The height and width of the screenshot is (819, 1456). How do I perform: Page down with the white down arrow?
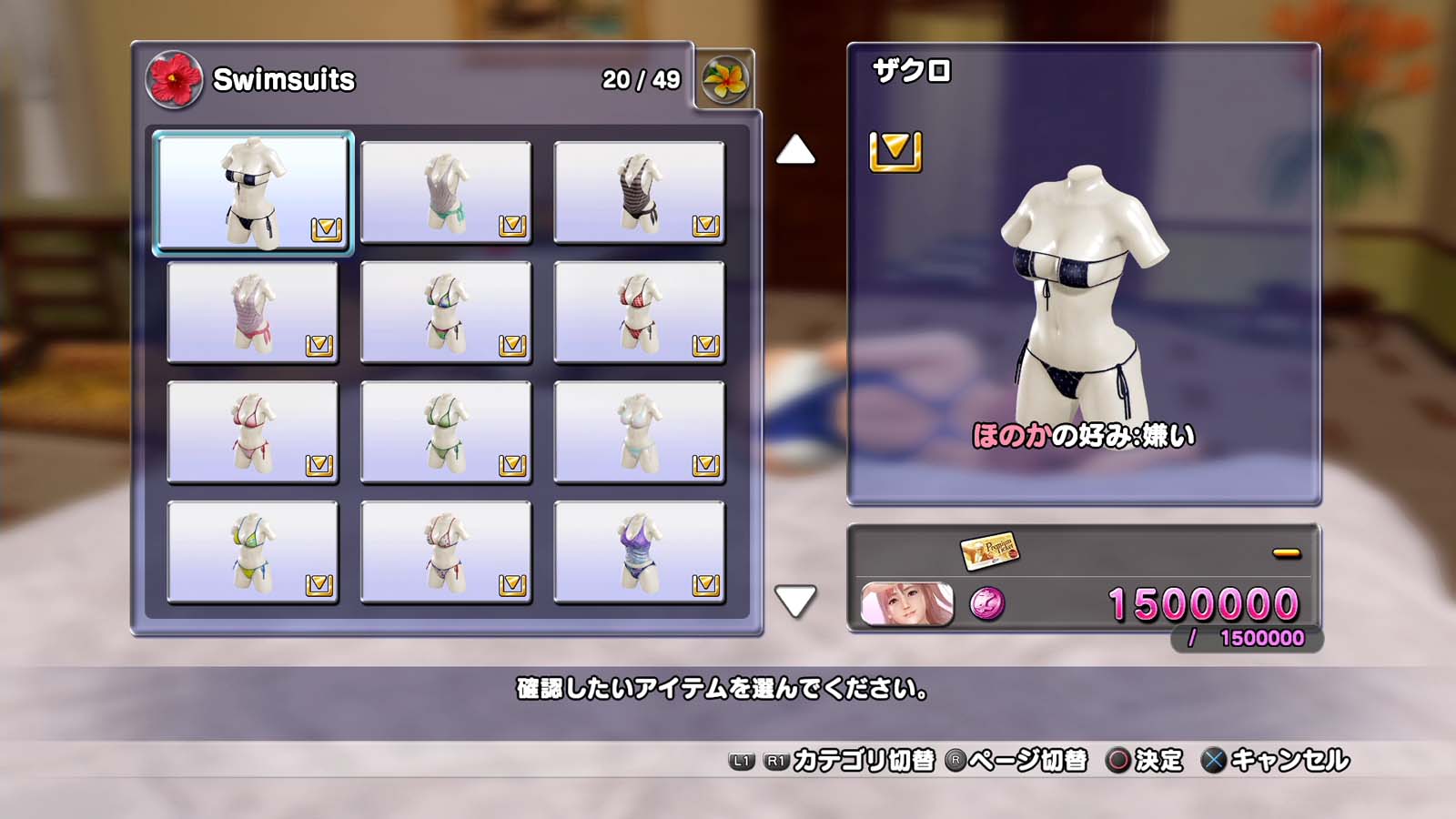795,601
